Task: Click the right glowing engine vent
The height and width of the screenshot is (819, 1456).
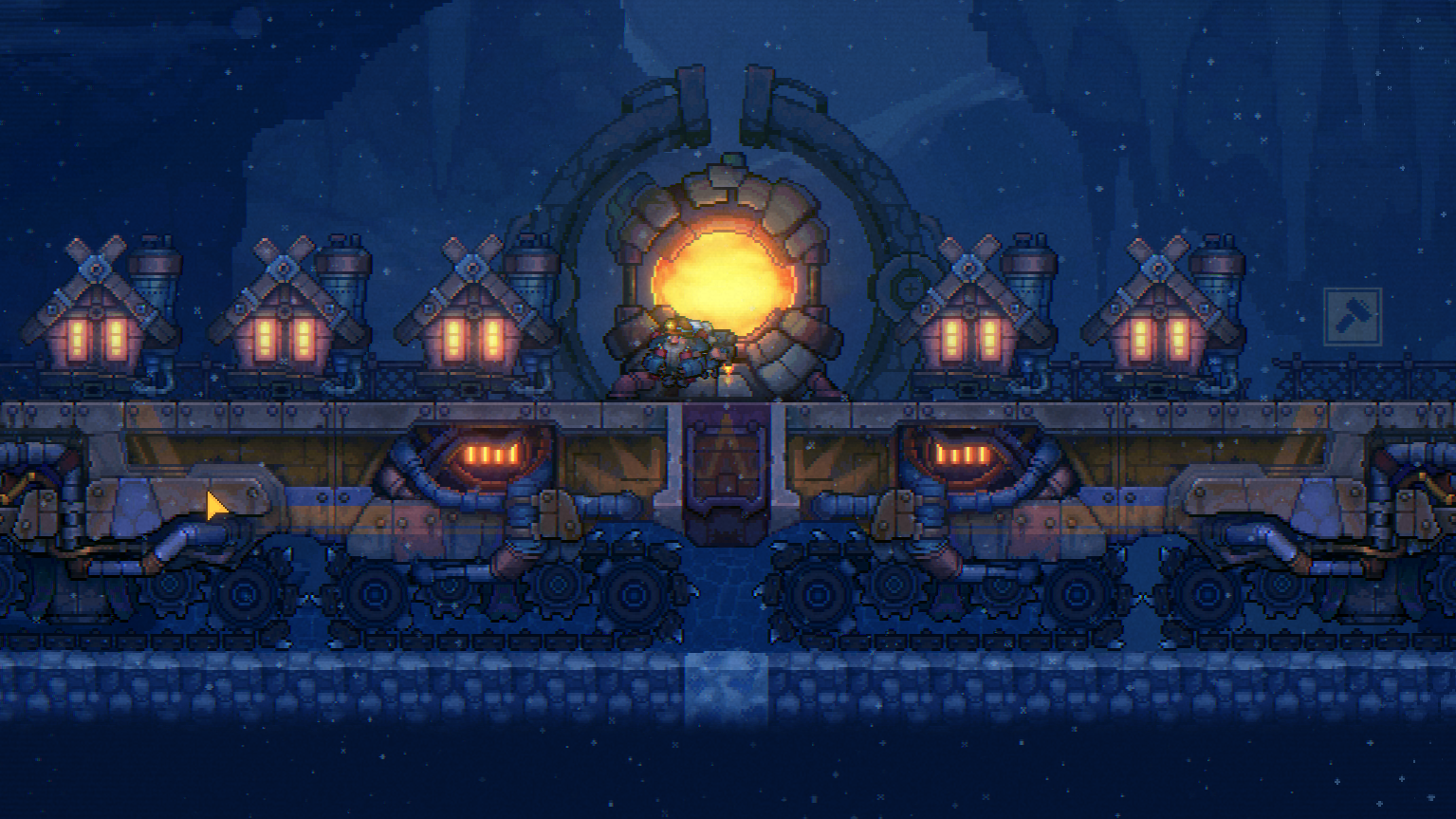Action: coord(961,453)
